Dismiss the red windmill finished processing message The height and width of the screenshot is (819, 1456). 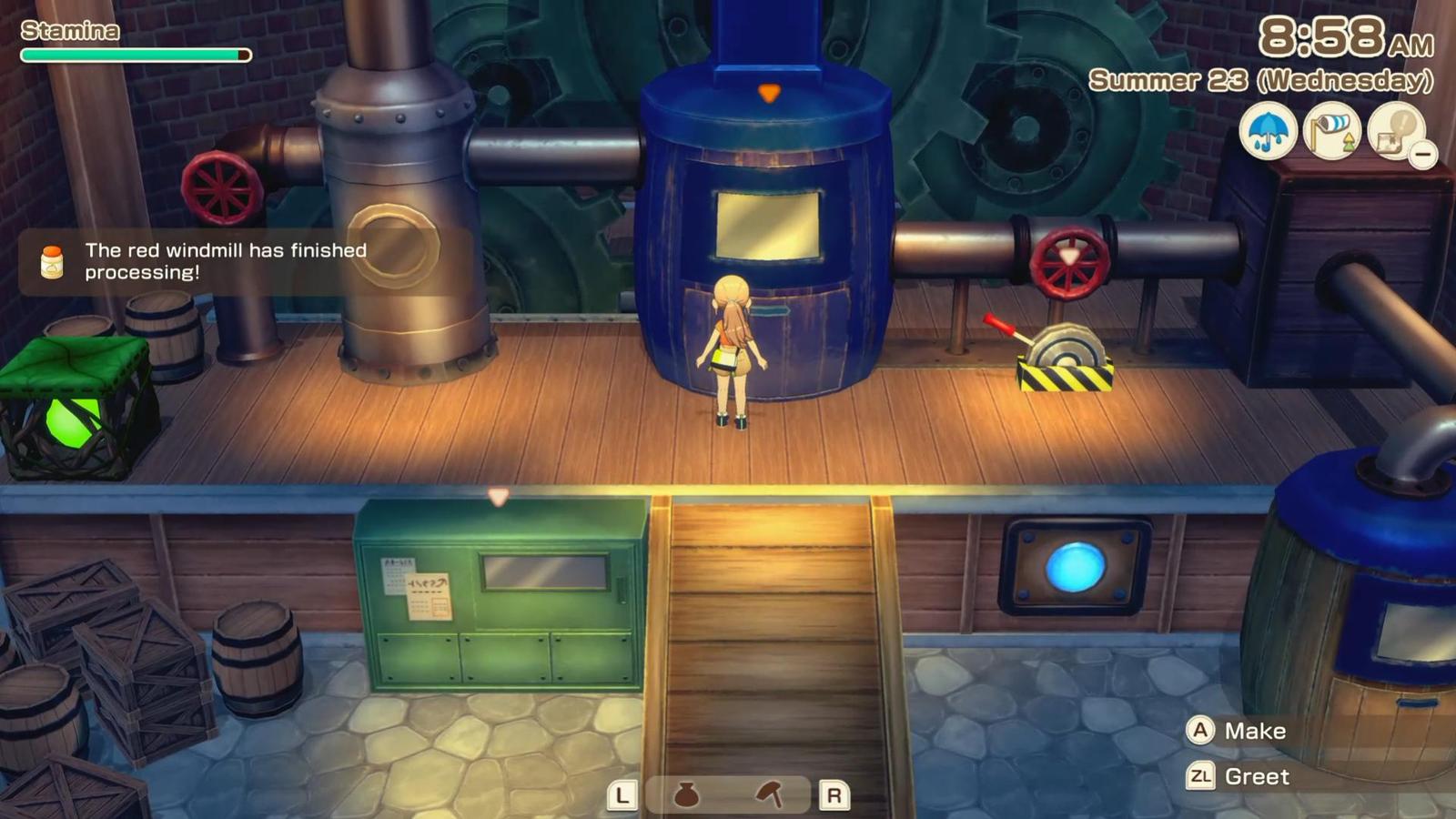[x=225, y=260]
